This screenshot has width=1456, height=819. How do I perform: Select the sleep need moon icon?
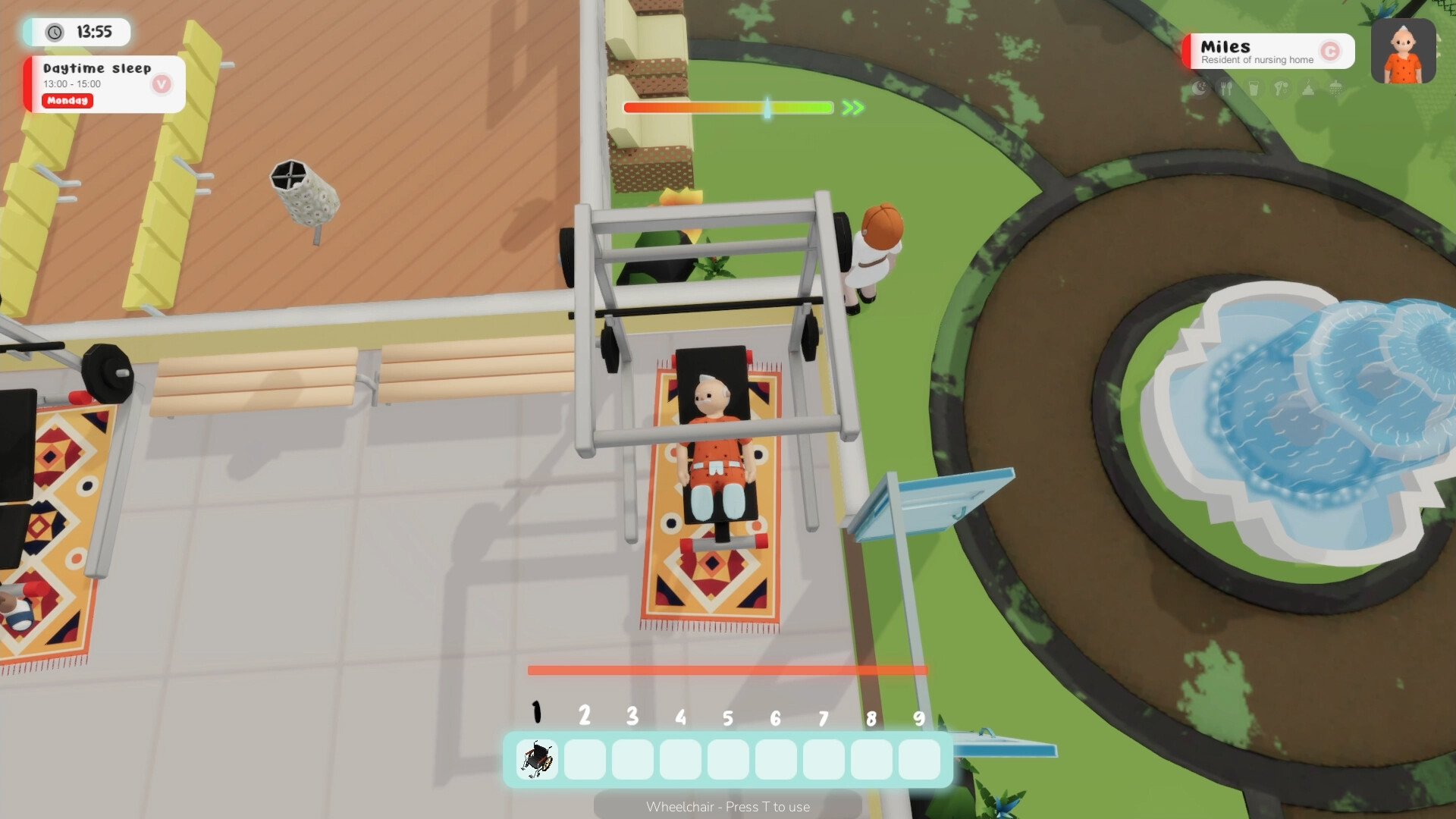1200,88
